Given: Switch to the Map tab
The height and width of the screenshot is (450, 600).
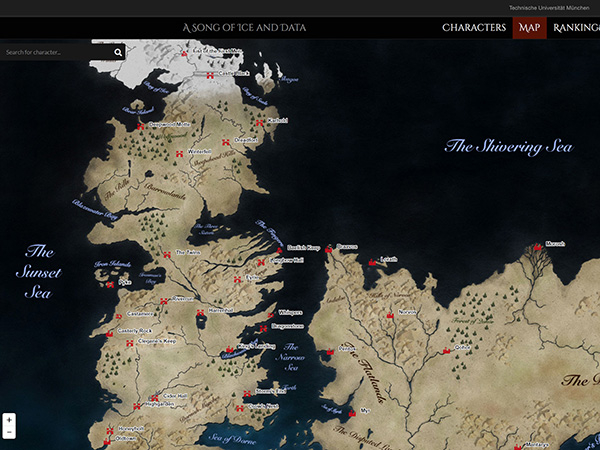Looking at the screenshot, I should (529, 28).
